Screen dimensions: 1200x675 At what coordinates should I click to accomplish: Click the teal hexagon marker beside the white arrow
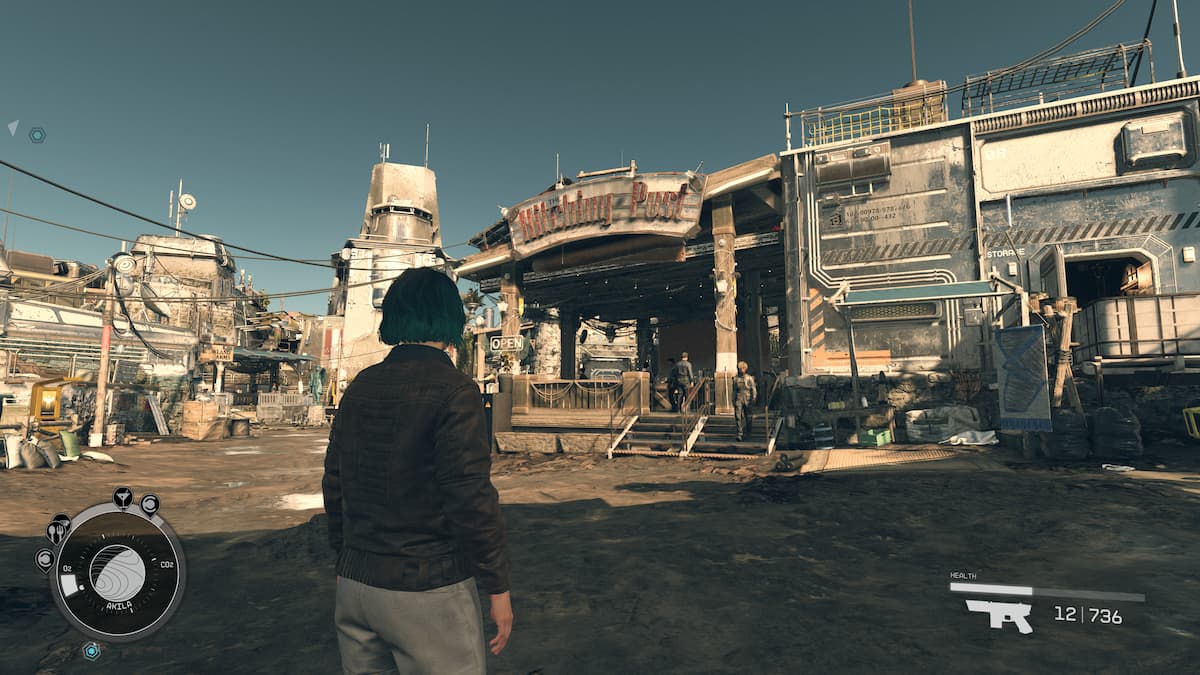coord(37,134)
